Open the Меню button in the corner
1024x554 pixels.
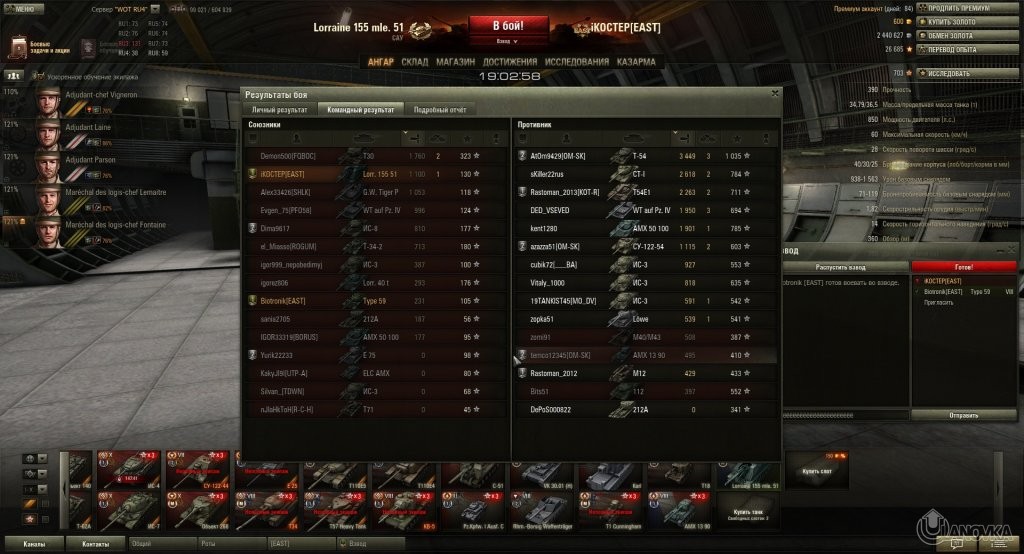[23, 8]
